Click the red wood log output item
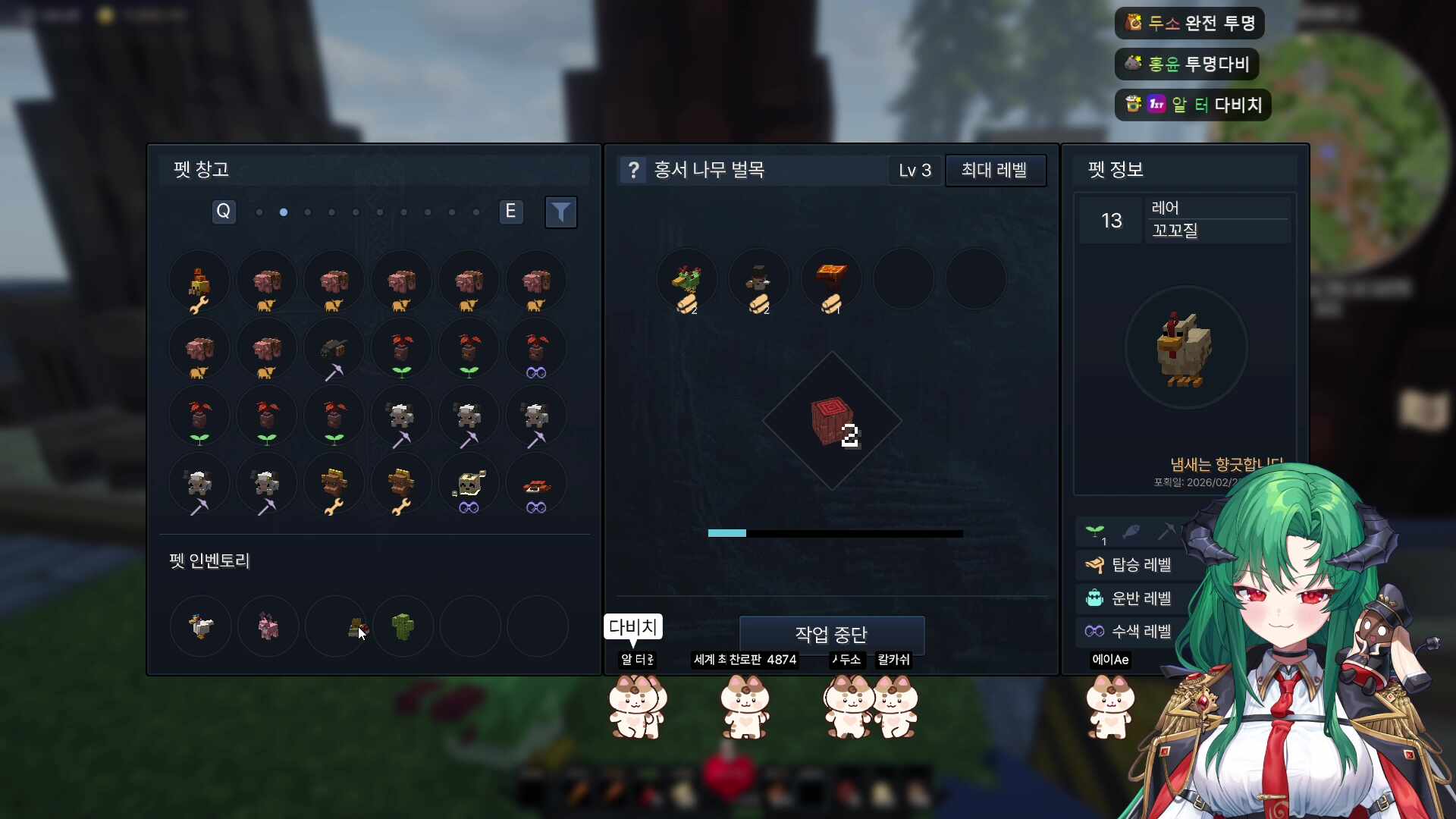1456x819 pixels. tap(832, 421)
